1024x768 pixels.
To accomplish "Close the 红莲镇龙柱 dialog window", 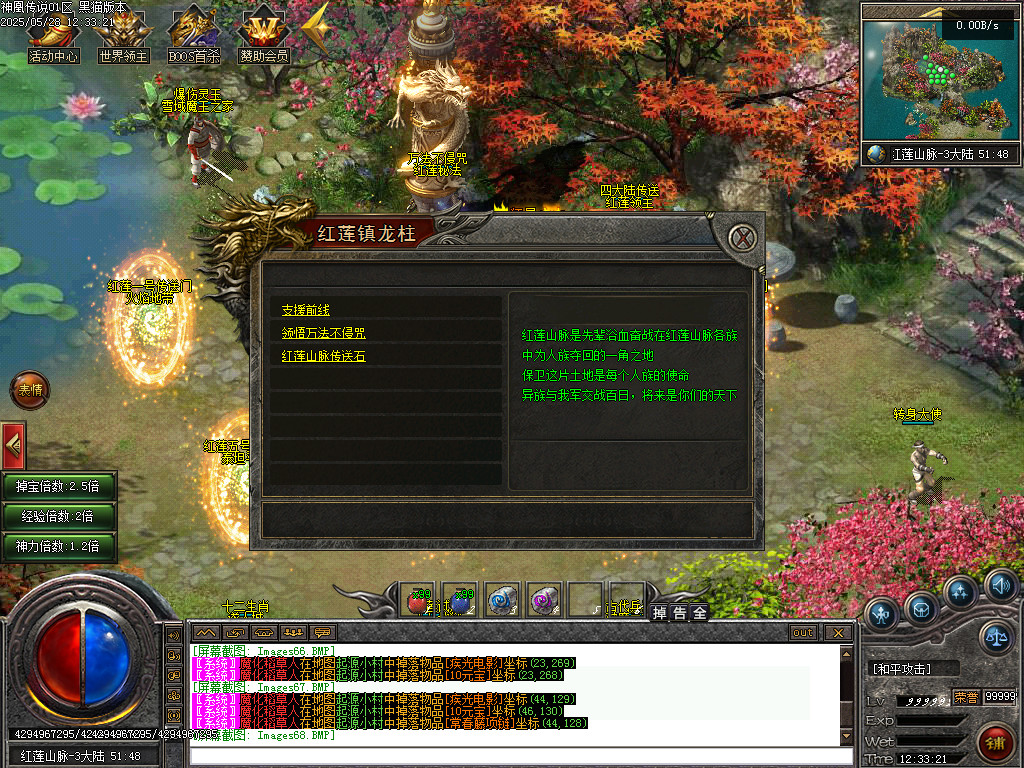I will pos(741,238).
